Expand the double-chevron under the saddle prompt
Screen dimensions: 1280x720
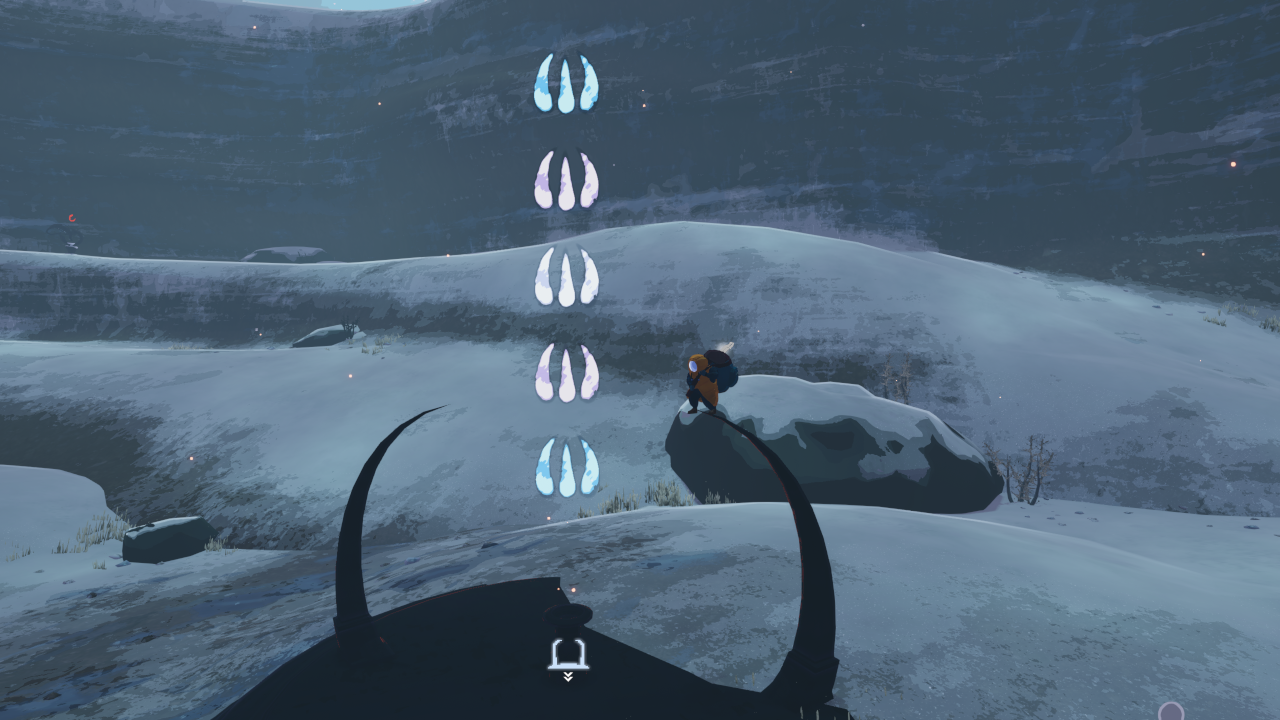(568, 678)
